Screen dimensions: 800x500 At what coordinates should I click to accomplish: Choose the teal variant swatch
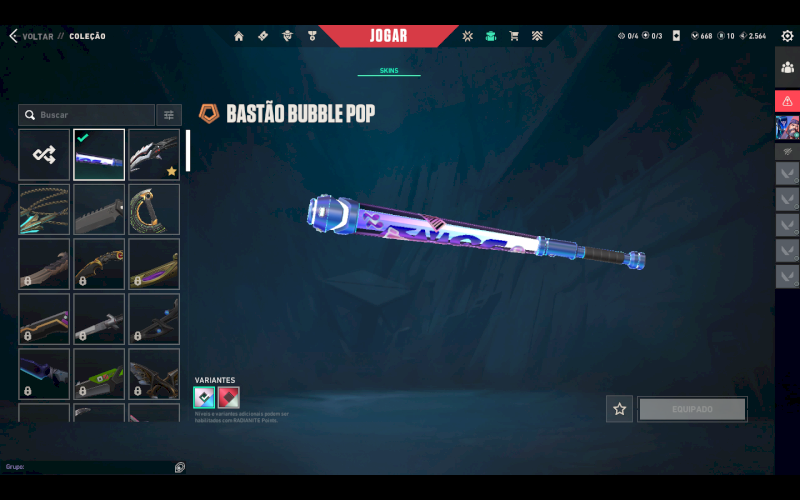coord(204,397)
